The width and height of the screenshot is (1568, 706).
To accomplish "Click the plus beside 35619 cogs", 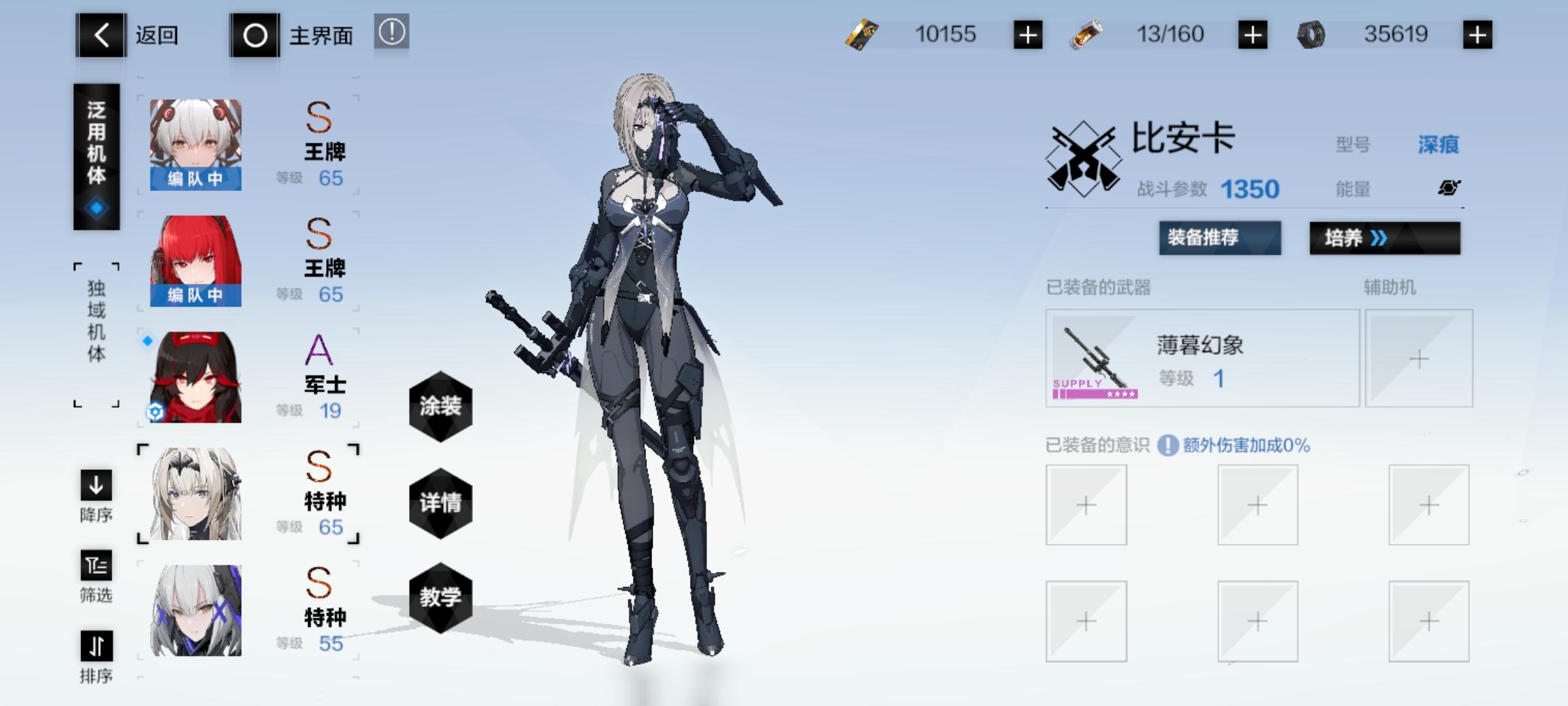I will 1477,33.
